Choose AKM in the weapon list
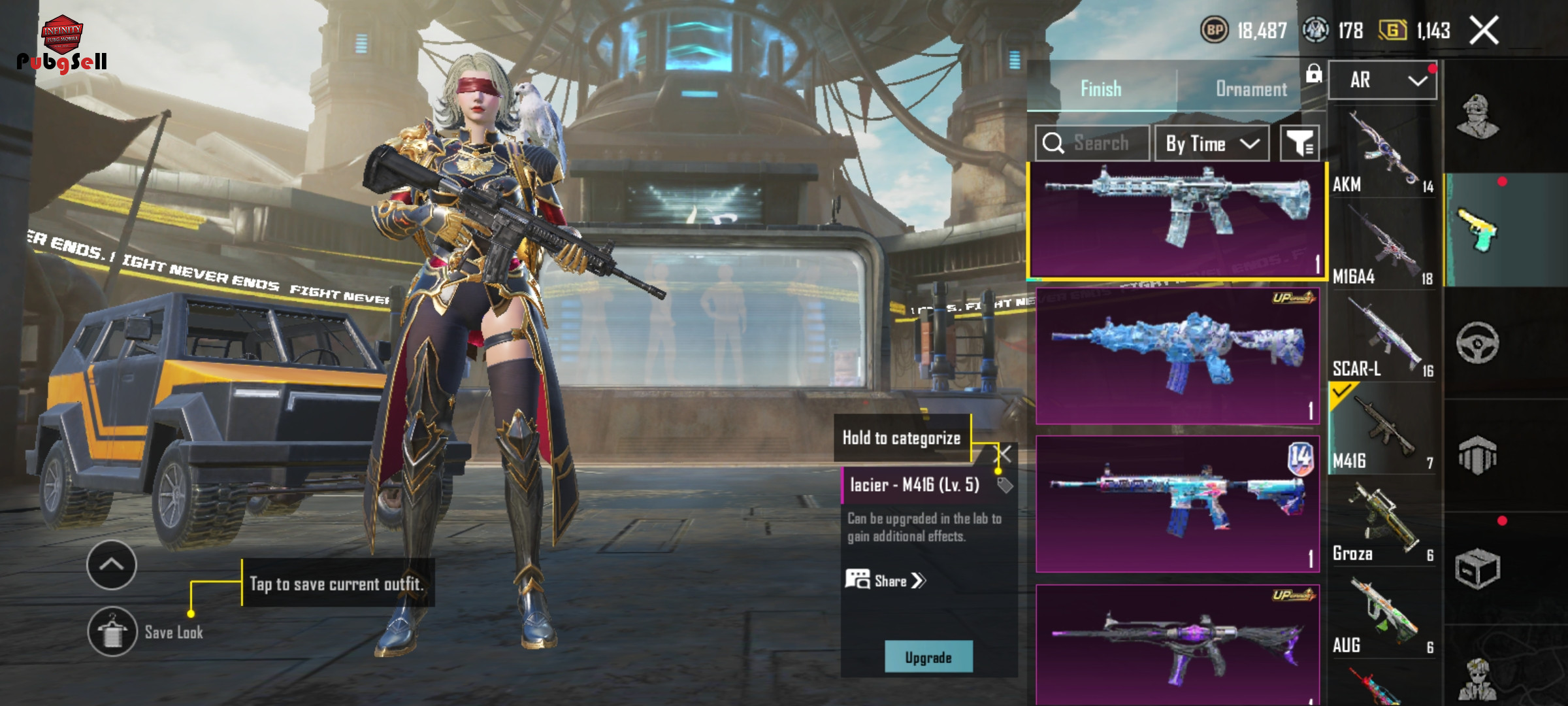1568x706 pixels. (1382, 154)
